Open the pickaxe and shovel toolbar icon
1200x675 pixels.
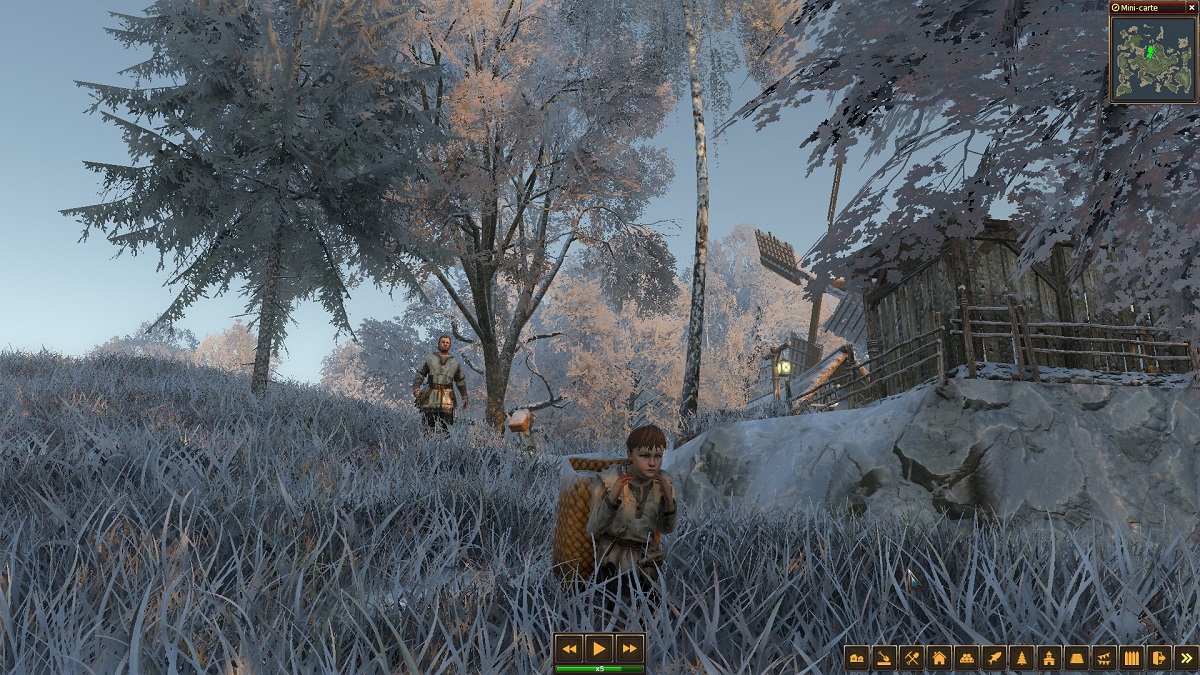[x=911, y=657]
